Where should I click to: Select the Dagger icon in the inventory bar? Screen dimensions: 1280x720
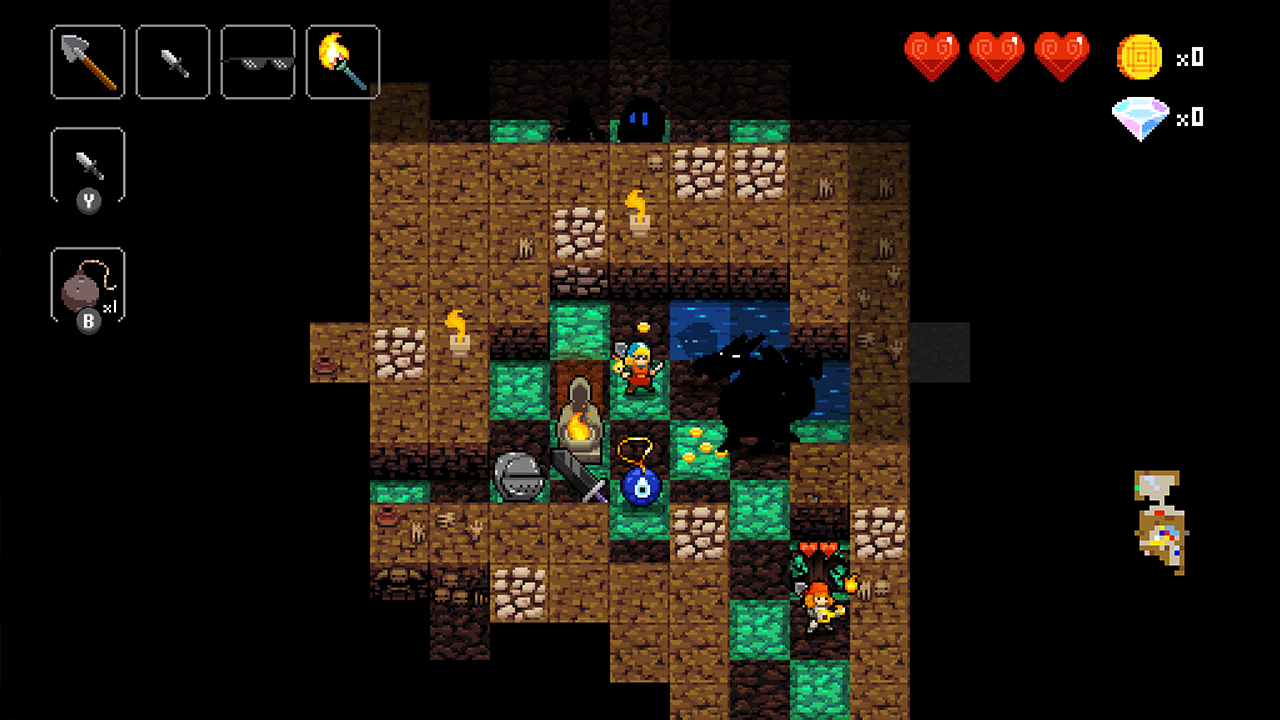[x=172, y=61]
